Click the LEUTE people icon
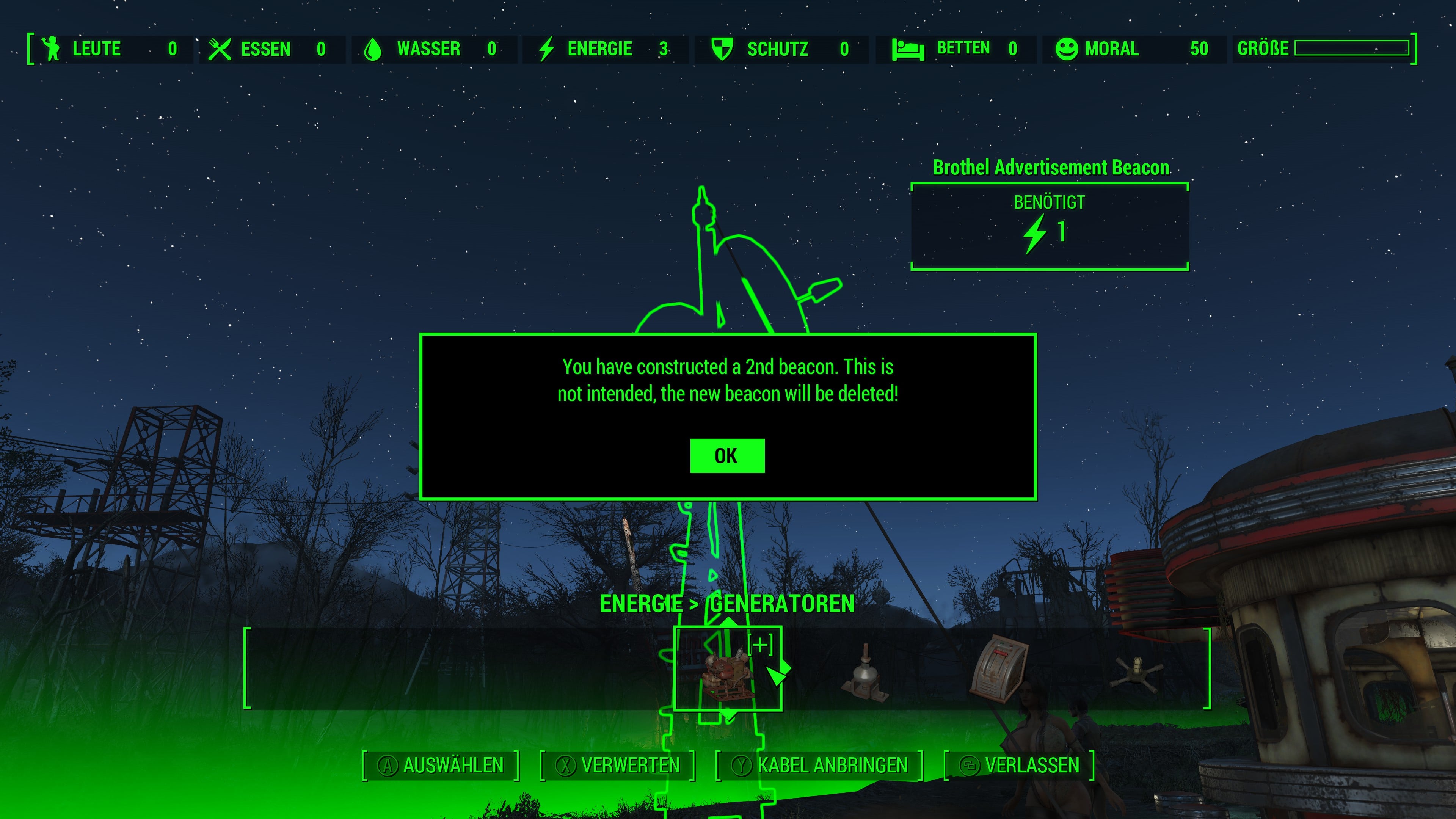 coord(51,49)
